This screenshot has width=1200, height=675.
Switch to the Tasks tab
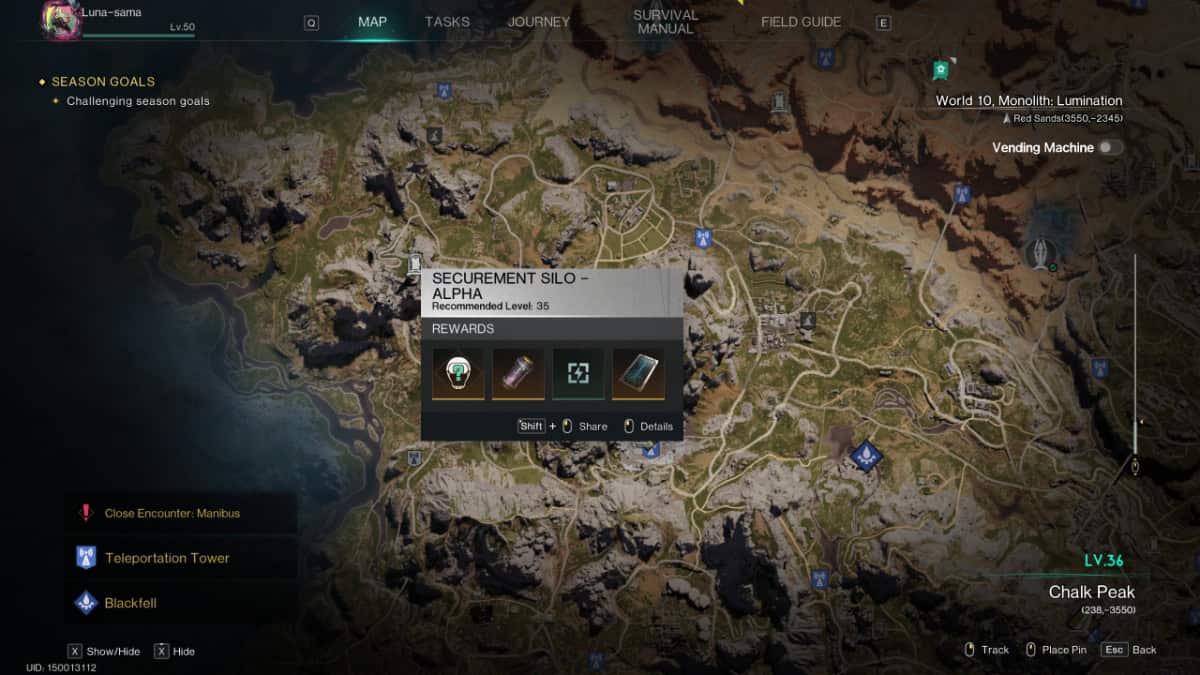(447, 22)
